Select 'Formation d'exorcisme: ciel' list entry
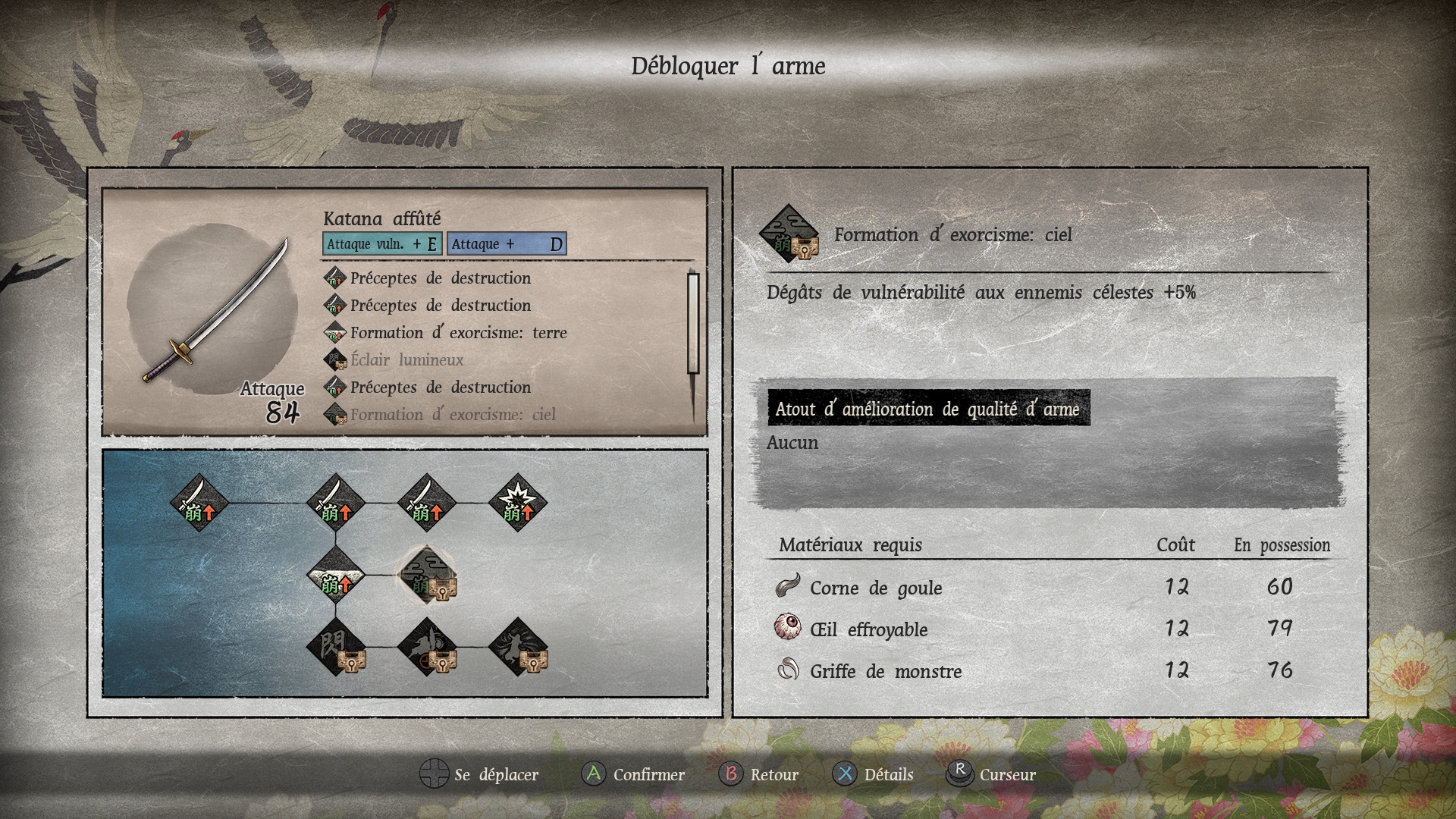This screenshot has height=819, width=1456. click(453, 415)
